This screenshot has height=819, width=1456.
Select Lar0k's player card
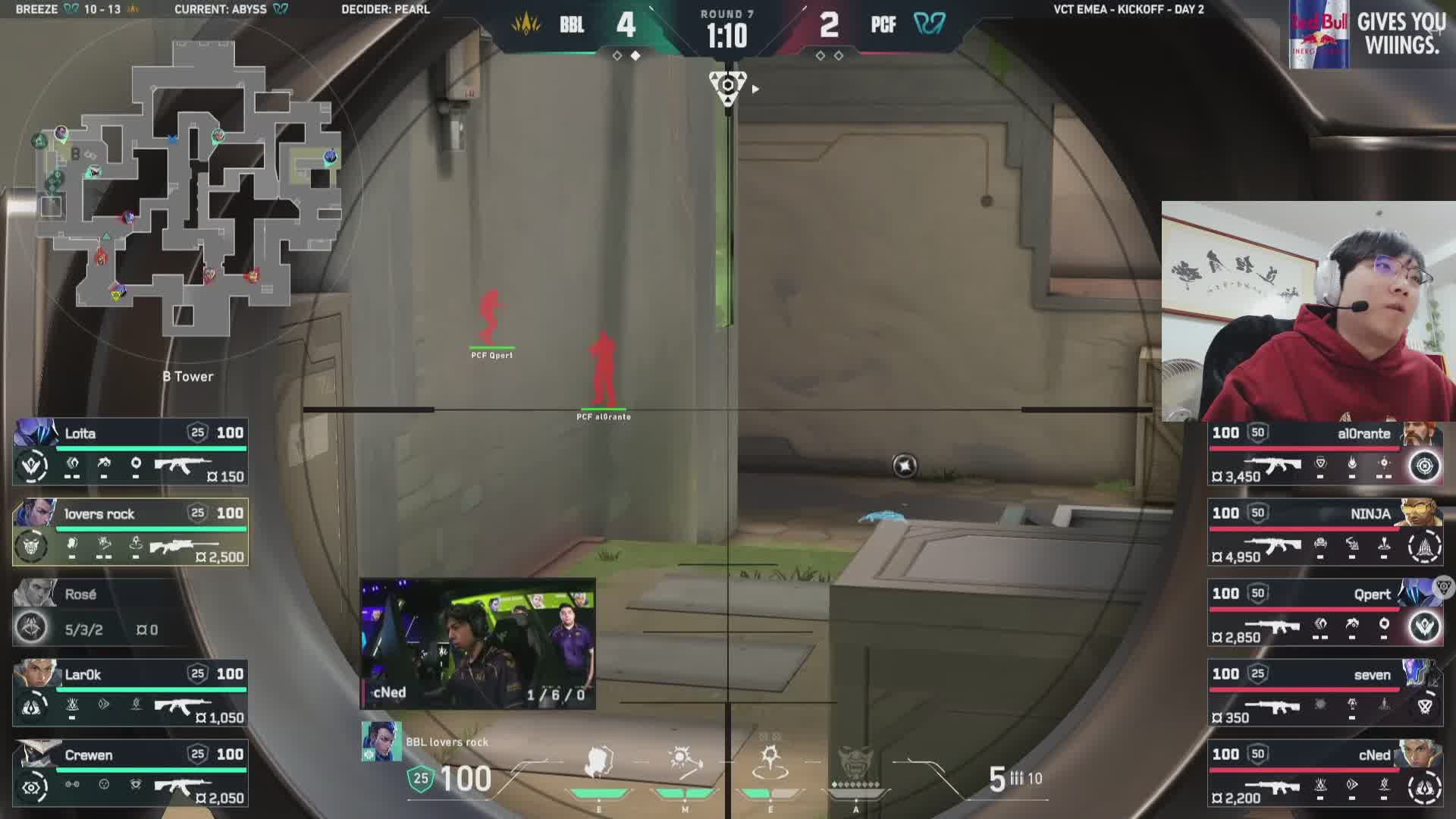(x=130, y=693)
